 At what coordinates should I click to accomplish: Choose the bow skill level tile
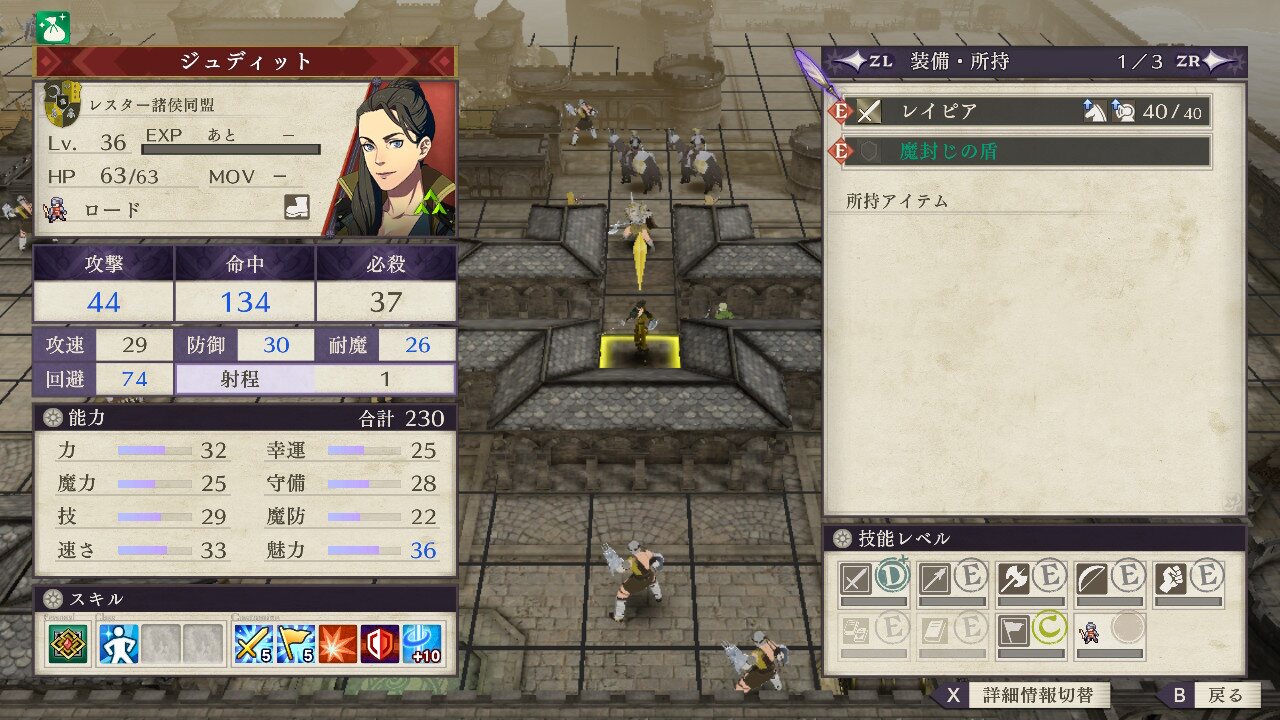[1110, 581]
